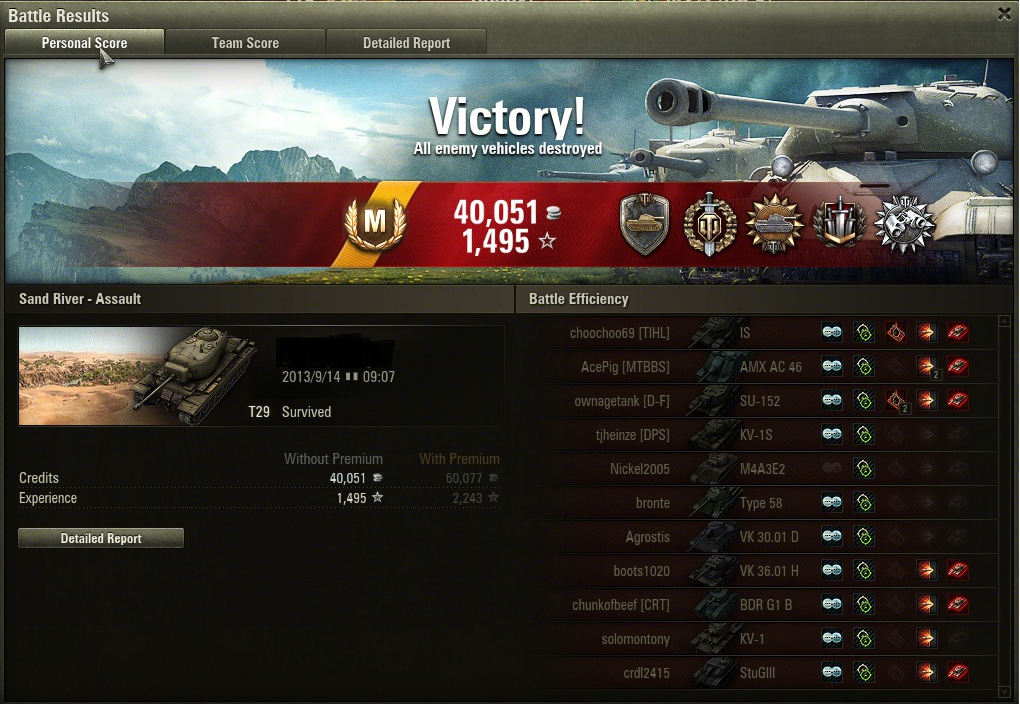Open the Detailed Report tab
1020x705 pixels.
click(406, 43)
